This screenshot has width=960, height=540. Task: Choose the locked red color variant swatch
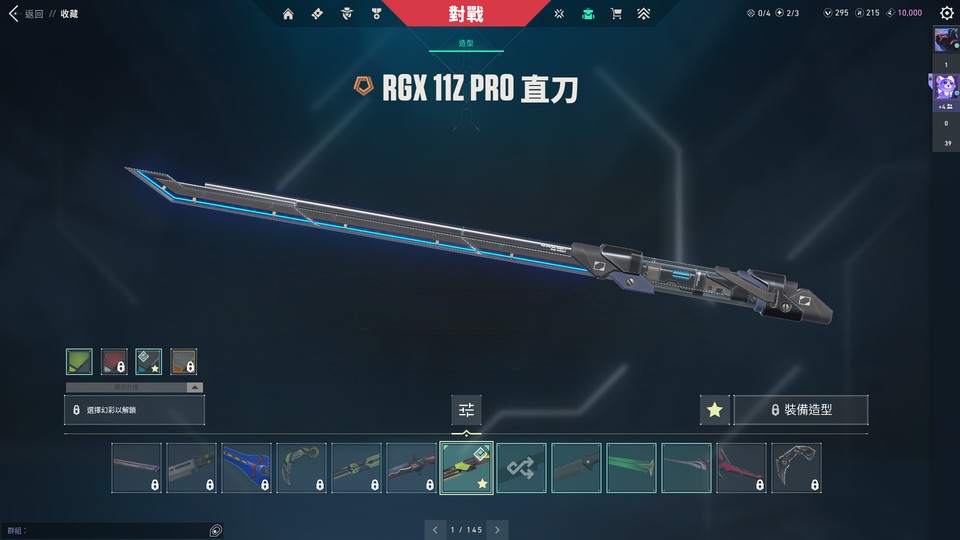[x=114, y=361]
